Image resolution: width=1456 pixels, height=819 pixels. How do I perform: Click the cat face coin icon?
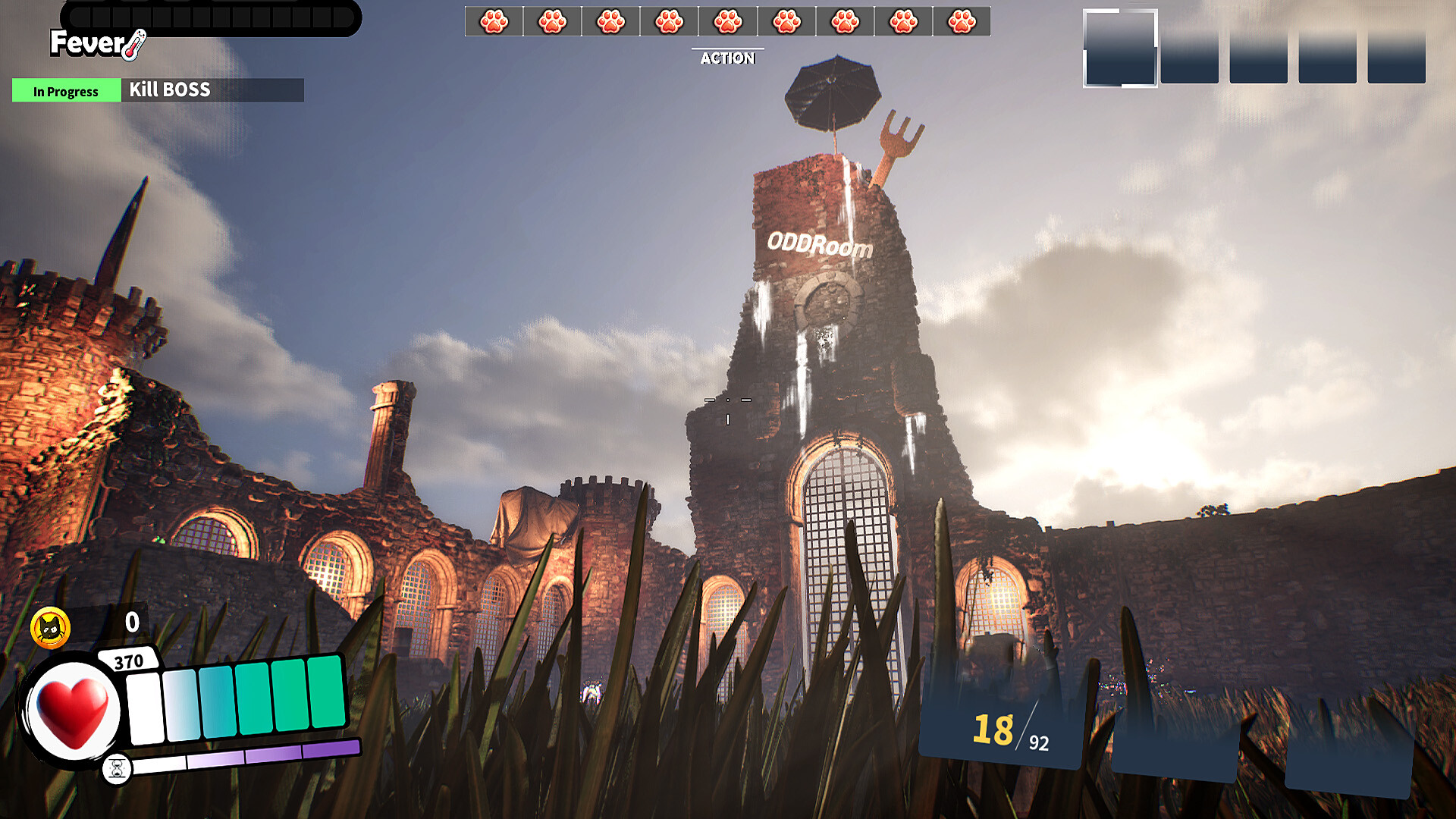50,628
